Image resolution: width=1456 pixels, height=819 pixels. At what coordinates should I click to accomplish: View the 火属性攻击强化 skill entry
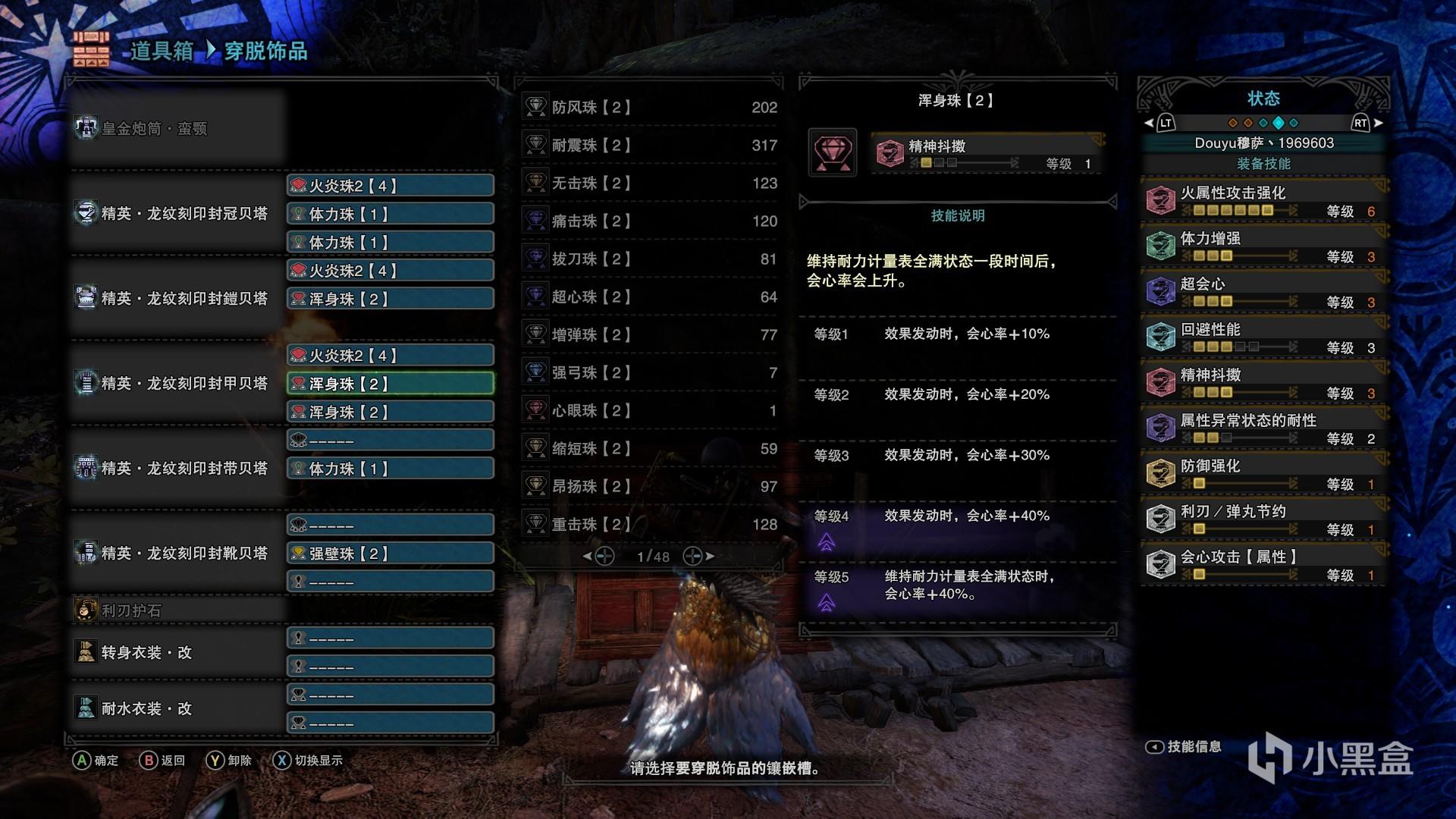point(1263,200)
